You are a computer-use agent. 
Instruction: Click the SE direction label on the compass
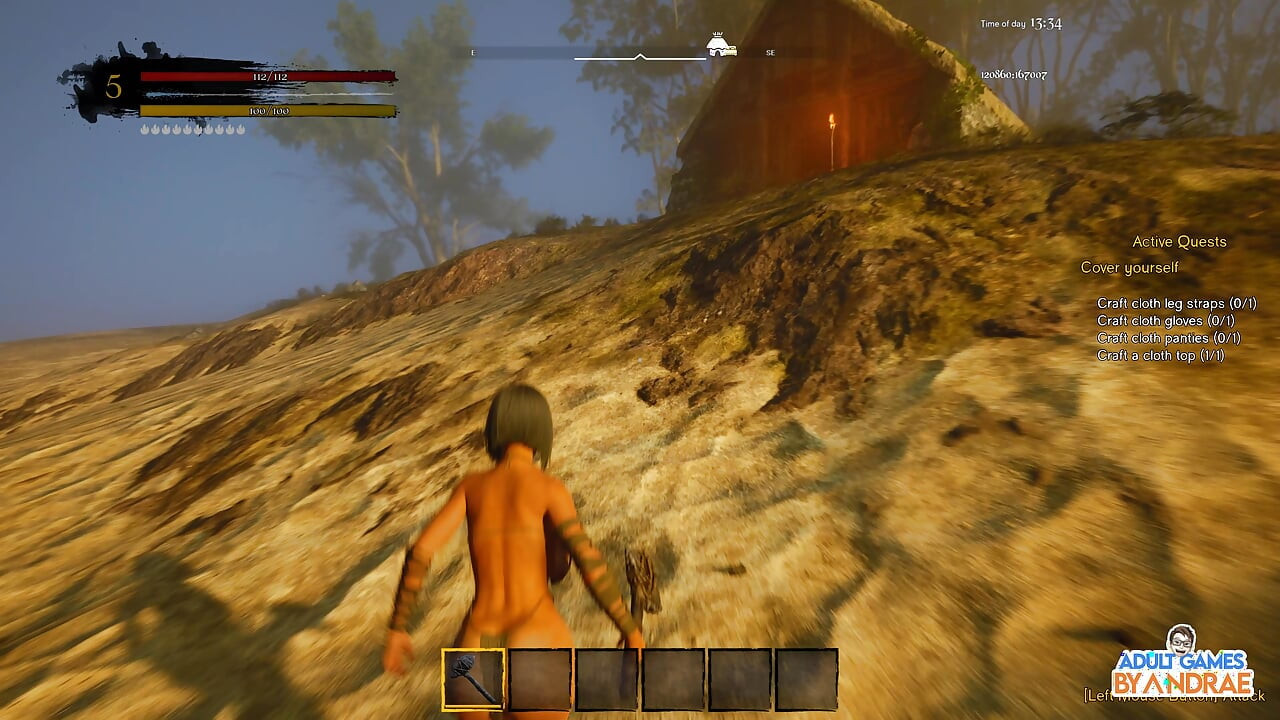pyautogui.click(x=770, y=52)
